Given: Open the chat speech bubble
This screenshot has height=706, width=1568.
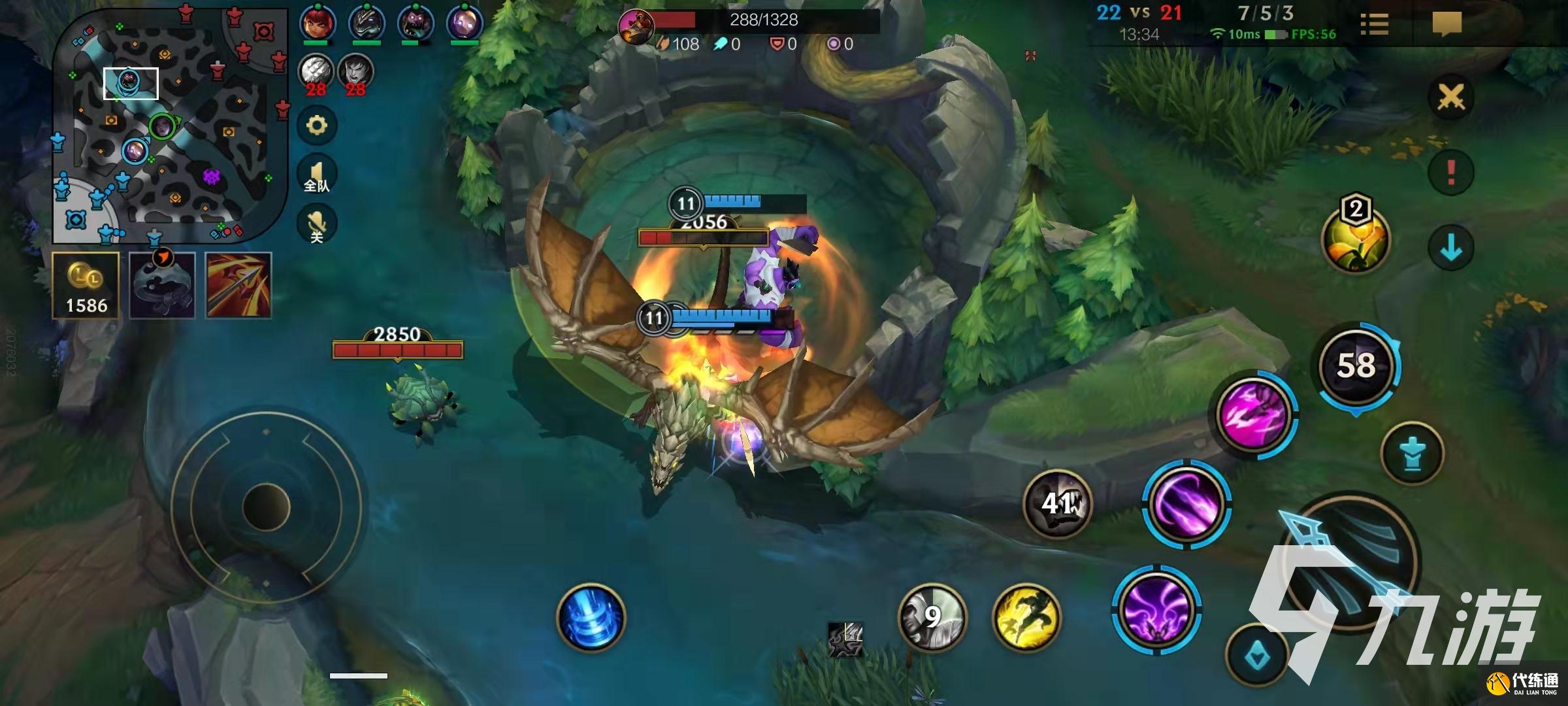Looking at the screenshot, I should [1446, 25].
